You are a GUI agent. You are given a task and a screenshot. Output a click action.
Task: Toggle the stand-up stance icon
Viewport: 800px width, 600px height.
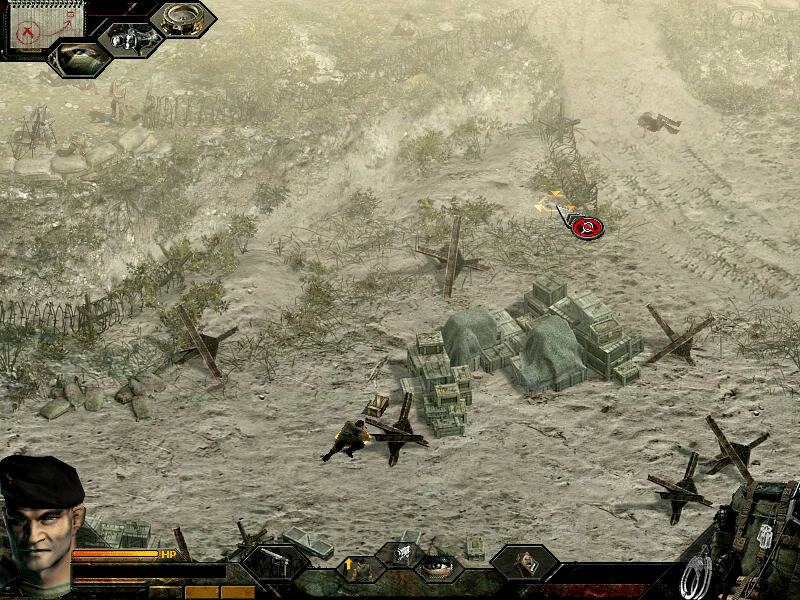point(358,568)
